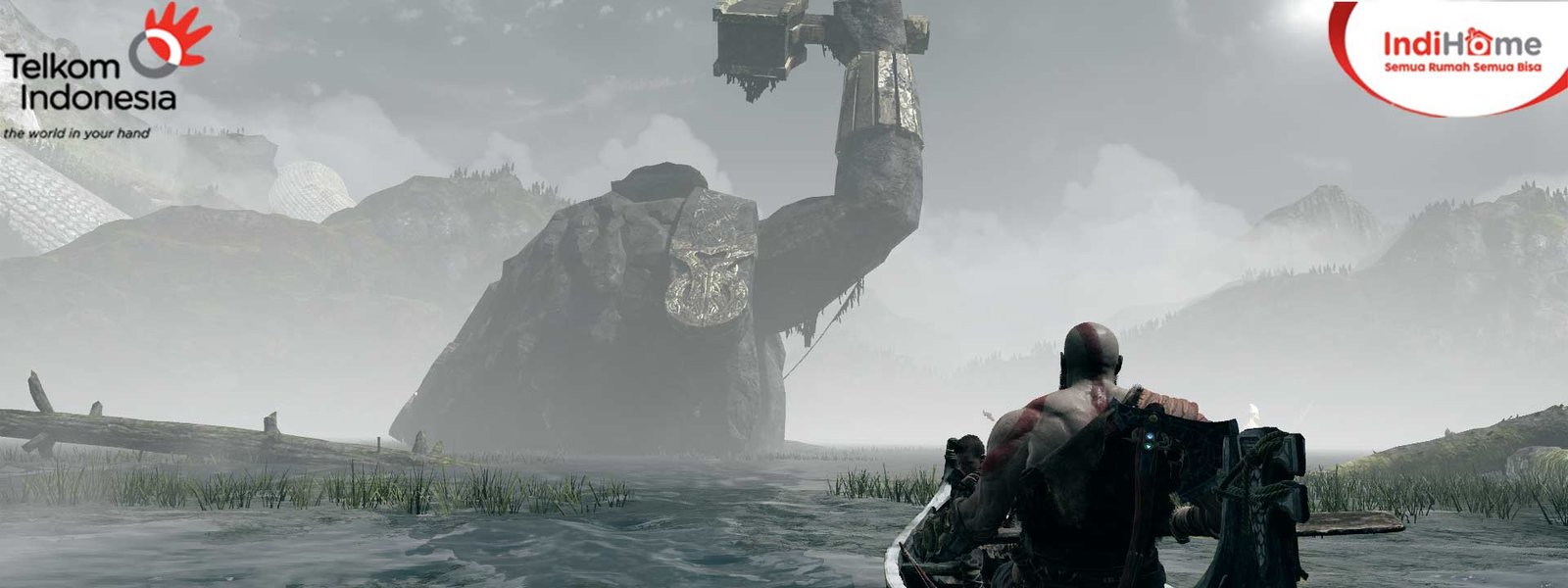This screenshot has width=1568, height=588.
Task: Click the Telkom Indonesia logo
Action: [98, 71]
